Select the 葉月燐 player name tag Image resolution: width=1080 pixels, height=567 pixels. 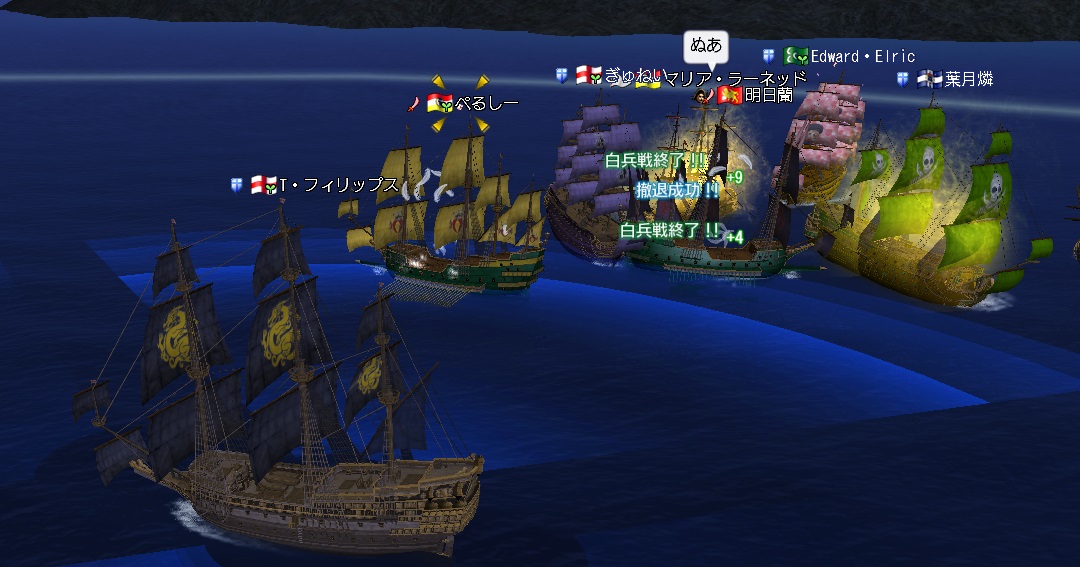(x=968, y=79)
